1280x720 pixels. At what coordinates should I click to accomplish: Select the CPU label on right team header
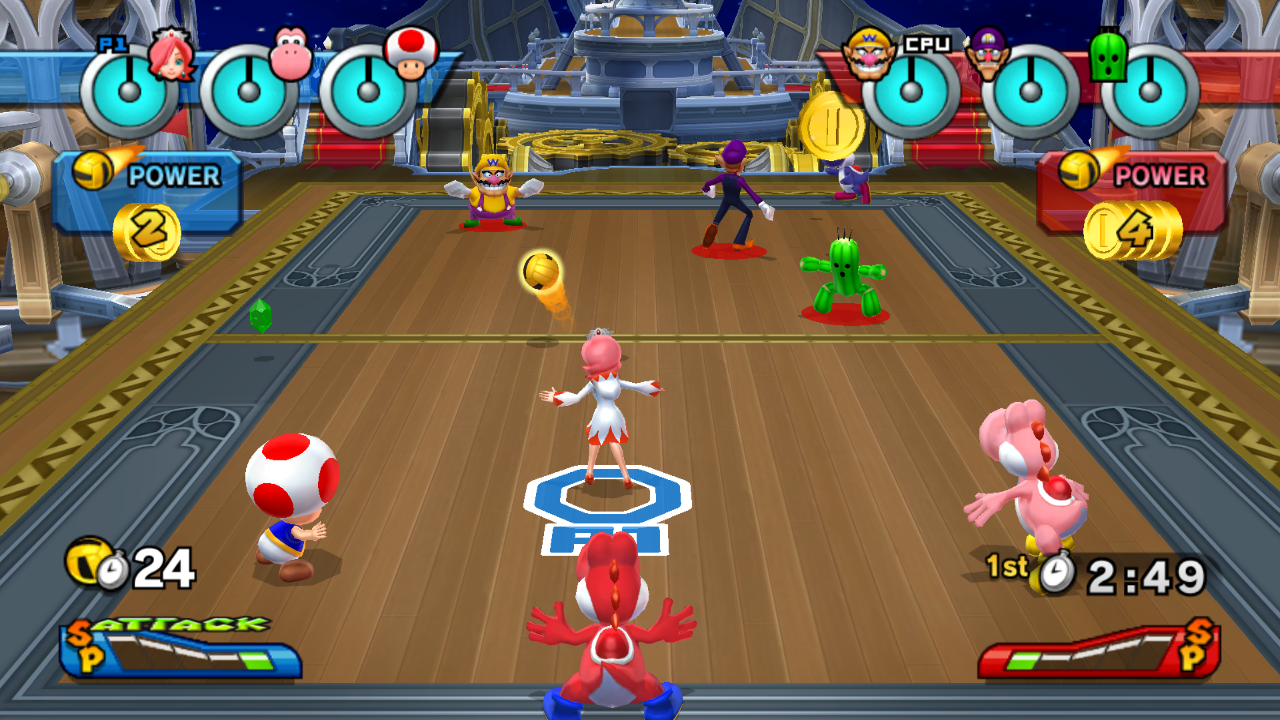point(928,43)
